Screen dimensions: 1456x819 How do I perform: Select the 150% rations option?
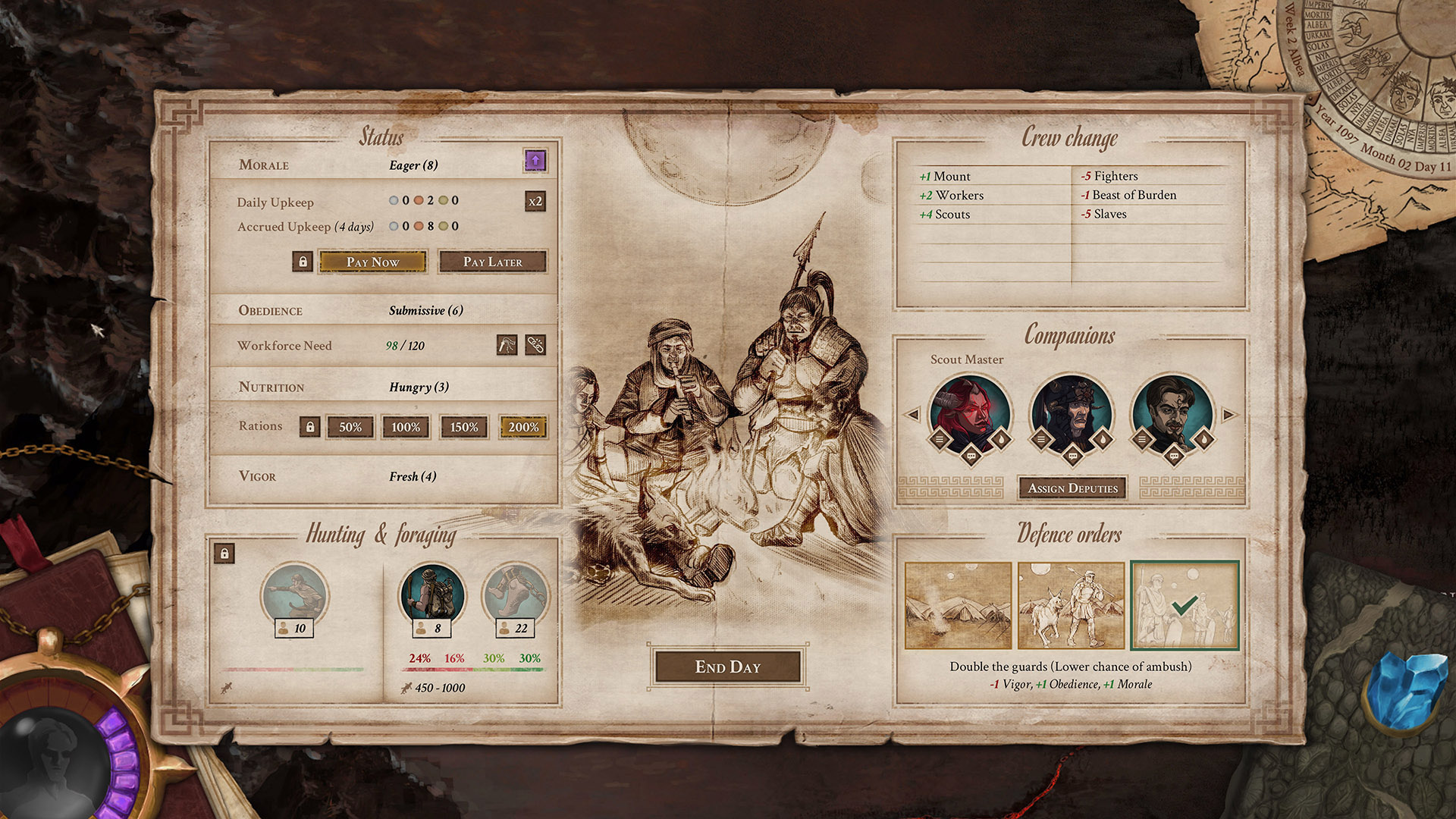464,427
